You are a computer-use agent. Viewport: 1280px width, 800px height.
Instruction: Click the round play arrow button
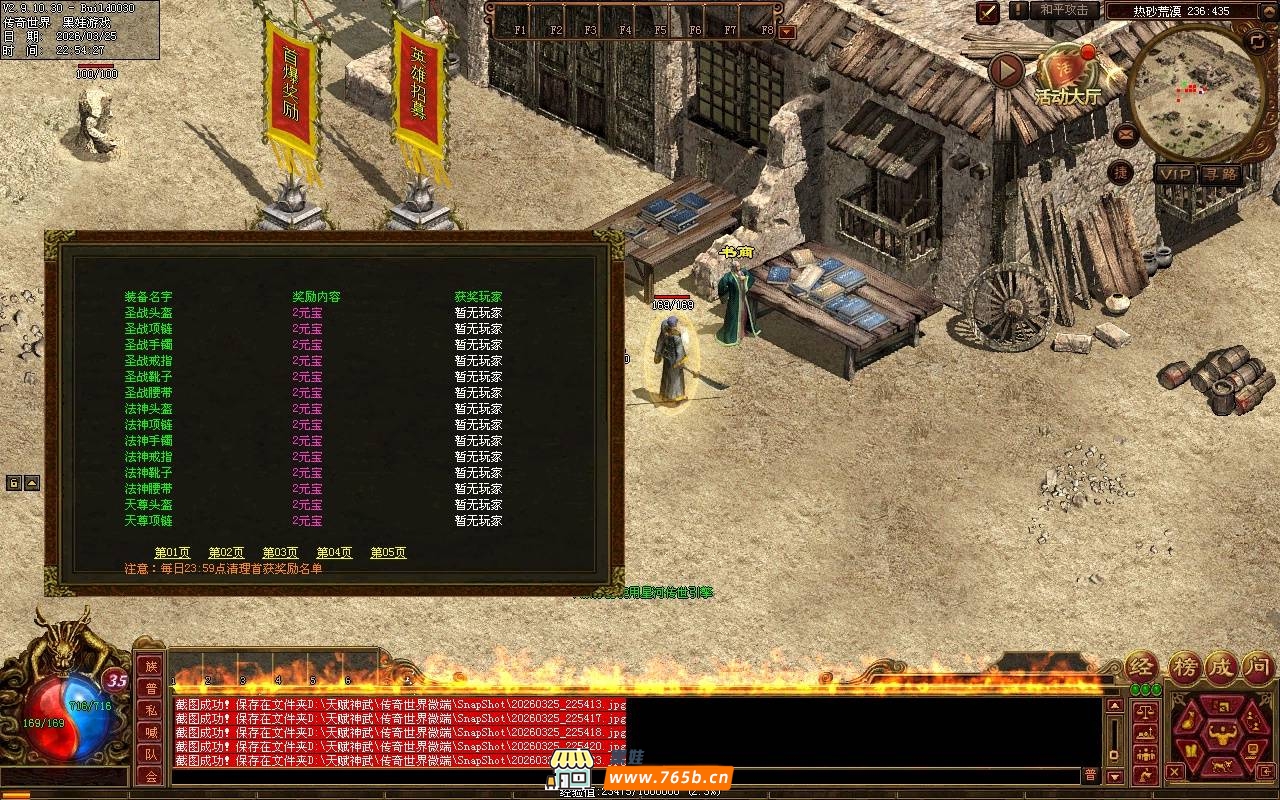click(1006, 70)
